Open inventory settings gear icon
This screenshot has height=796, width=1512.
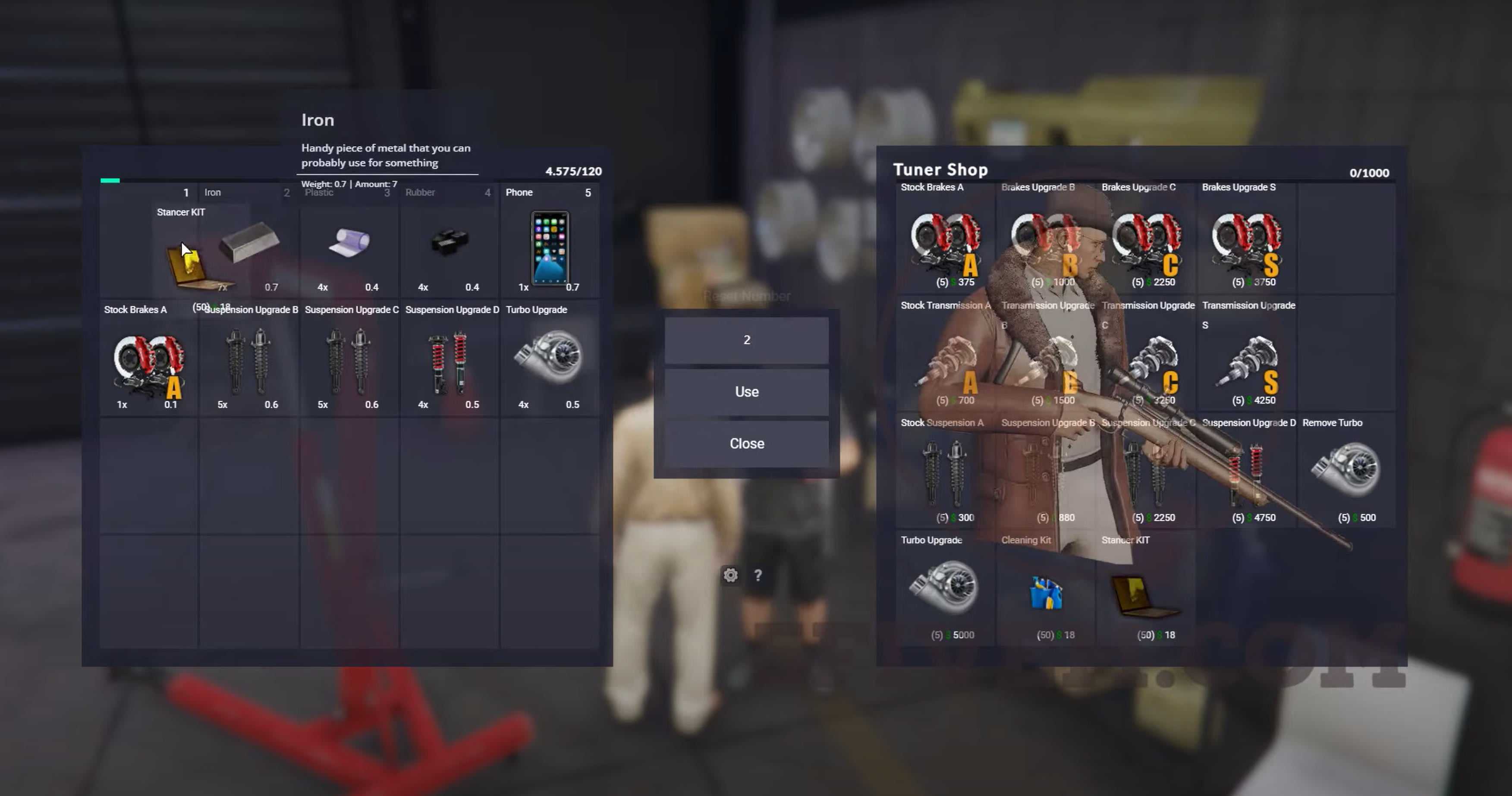730,575
